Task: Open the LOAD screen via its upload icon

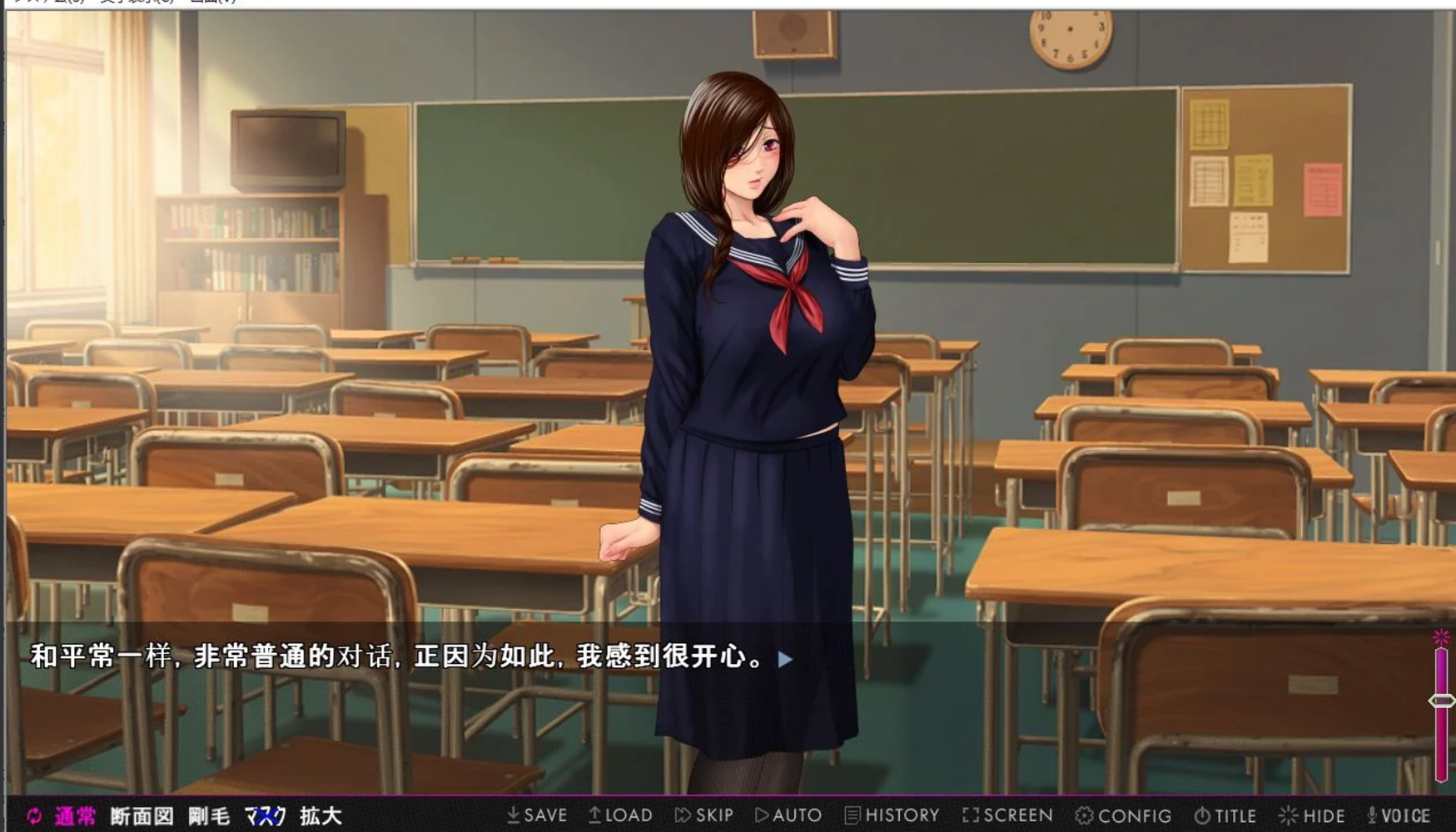Action: [595, 815]
